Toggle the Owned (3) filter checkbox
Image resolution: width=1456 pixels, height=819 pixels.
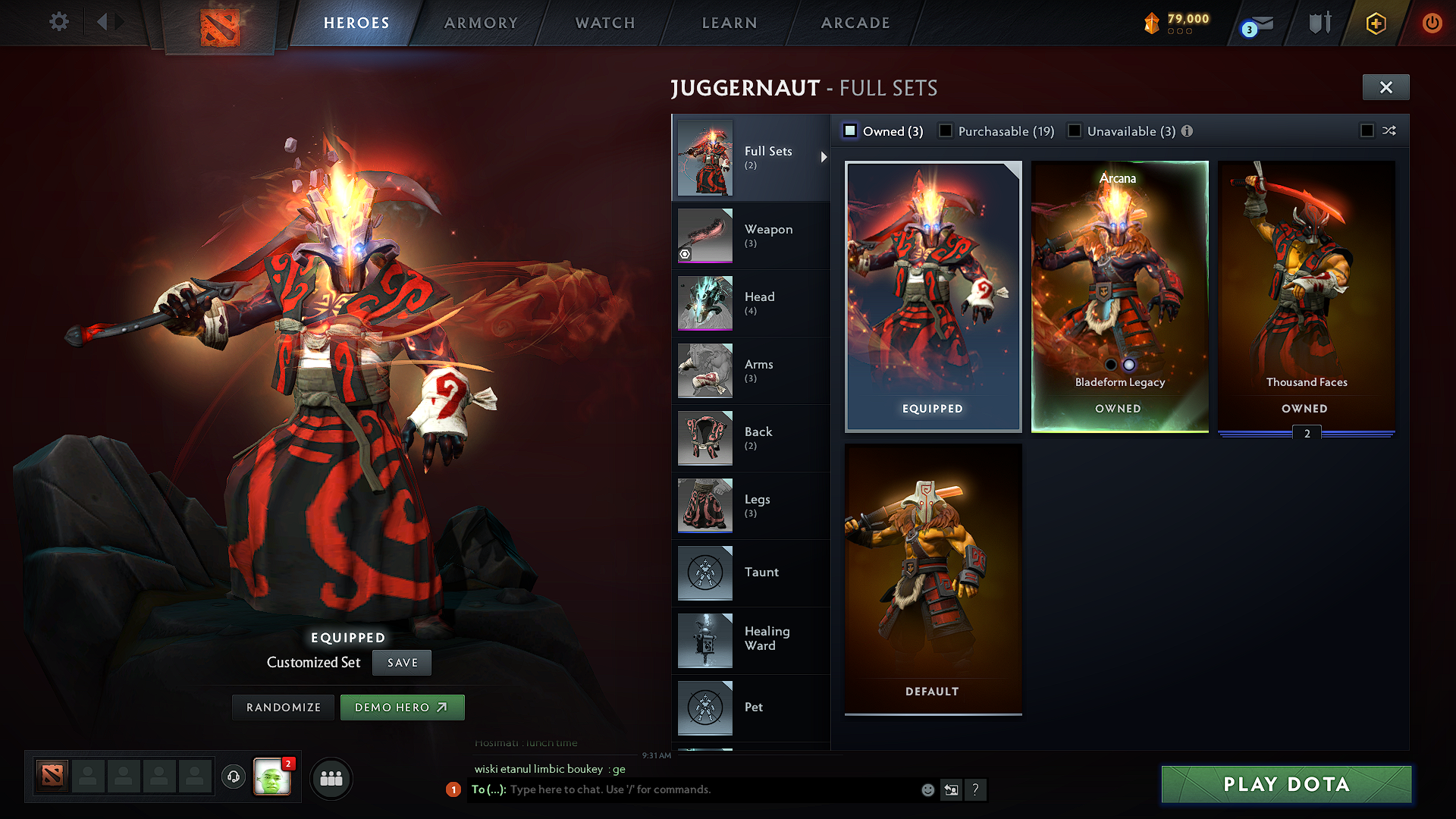[x=849, y=130]
